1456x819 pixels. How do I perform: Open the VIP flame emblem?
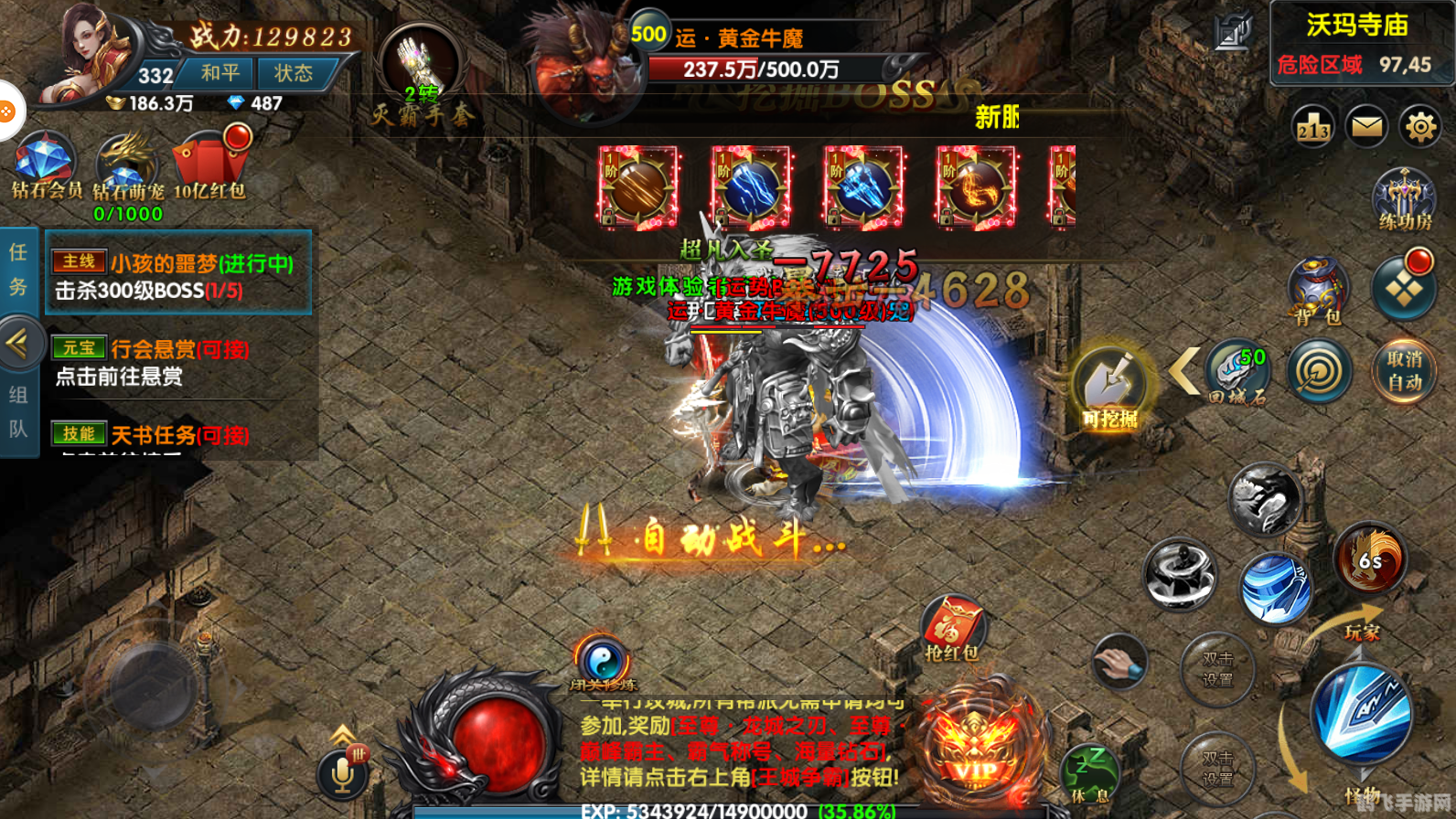(976, 750)
